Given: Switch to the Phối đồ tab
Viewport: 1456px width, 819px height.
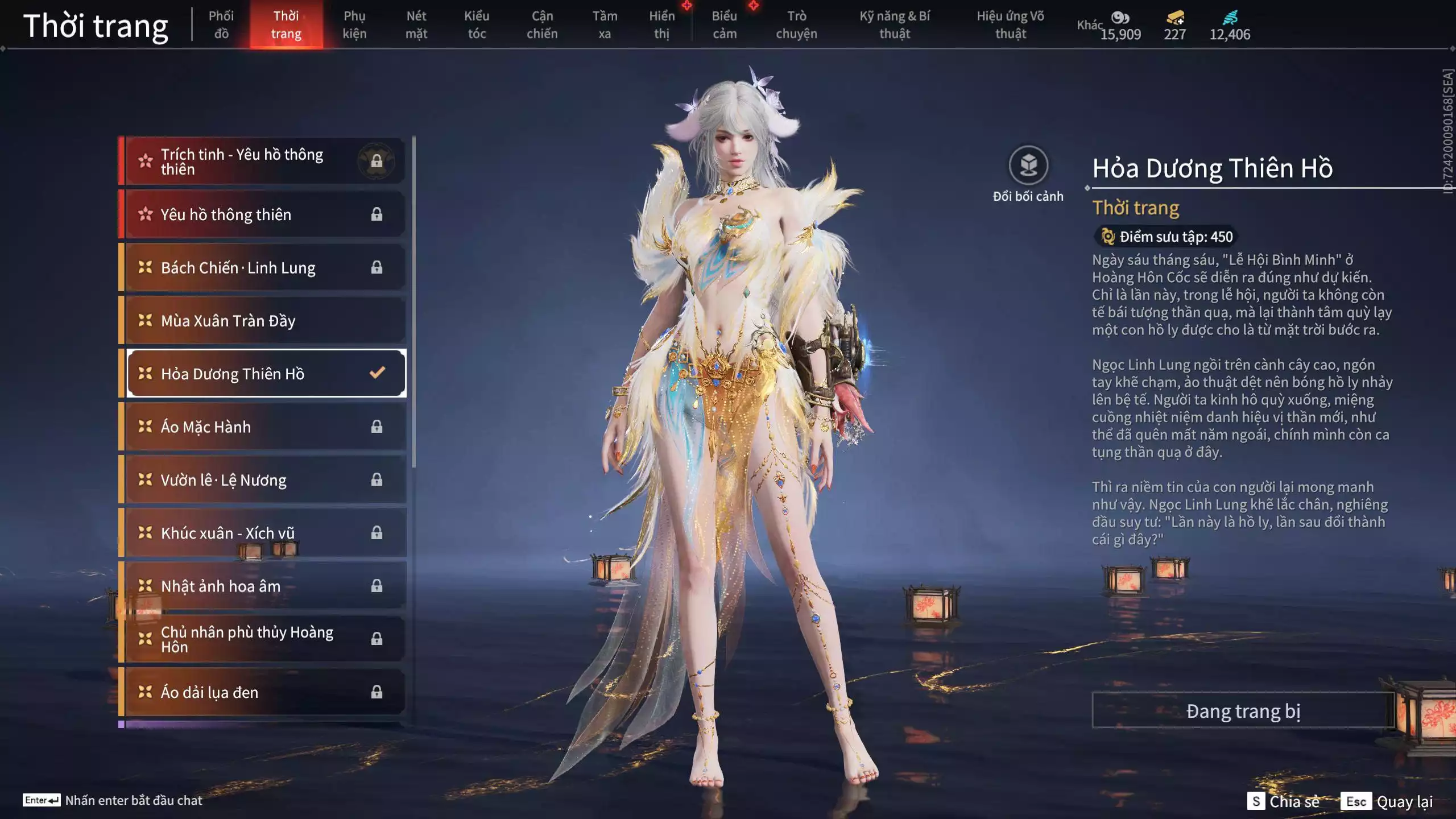Looking at the screenshot, I should coord(221,24).
